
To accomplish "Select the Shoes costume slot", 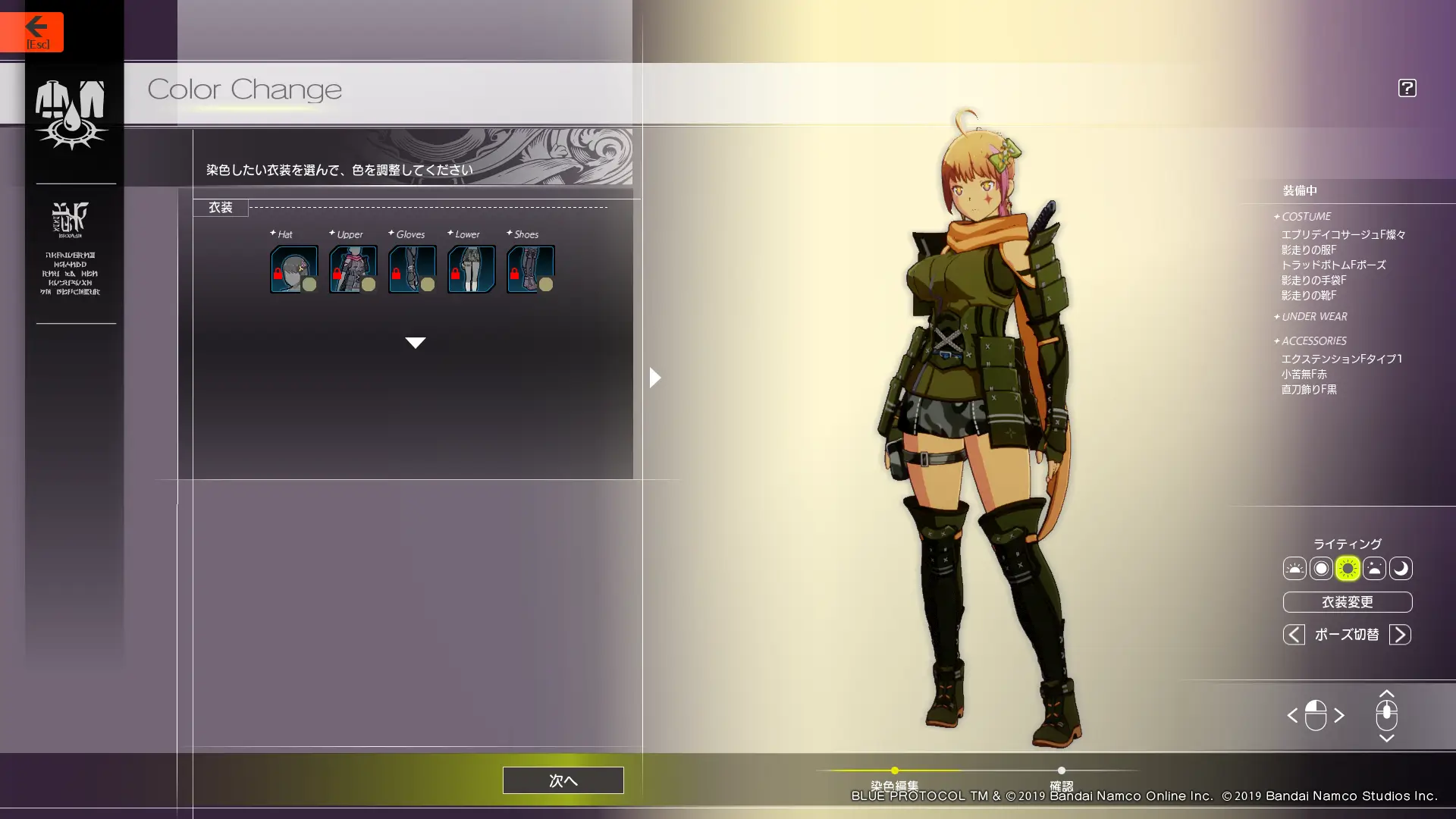I will point(530,268).
